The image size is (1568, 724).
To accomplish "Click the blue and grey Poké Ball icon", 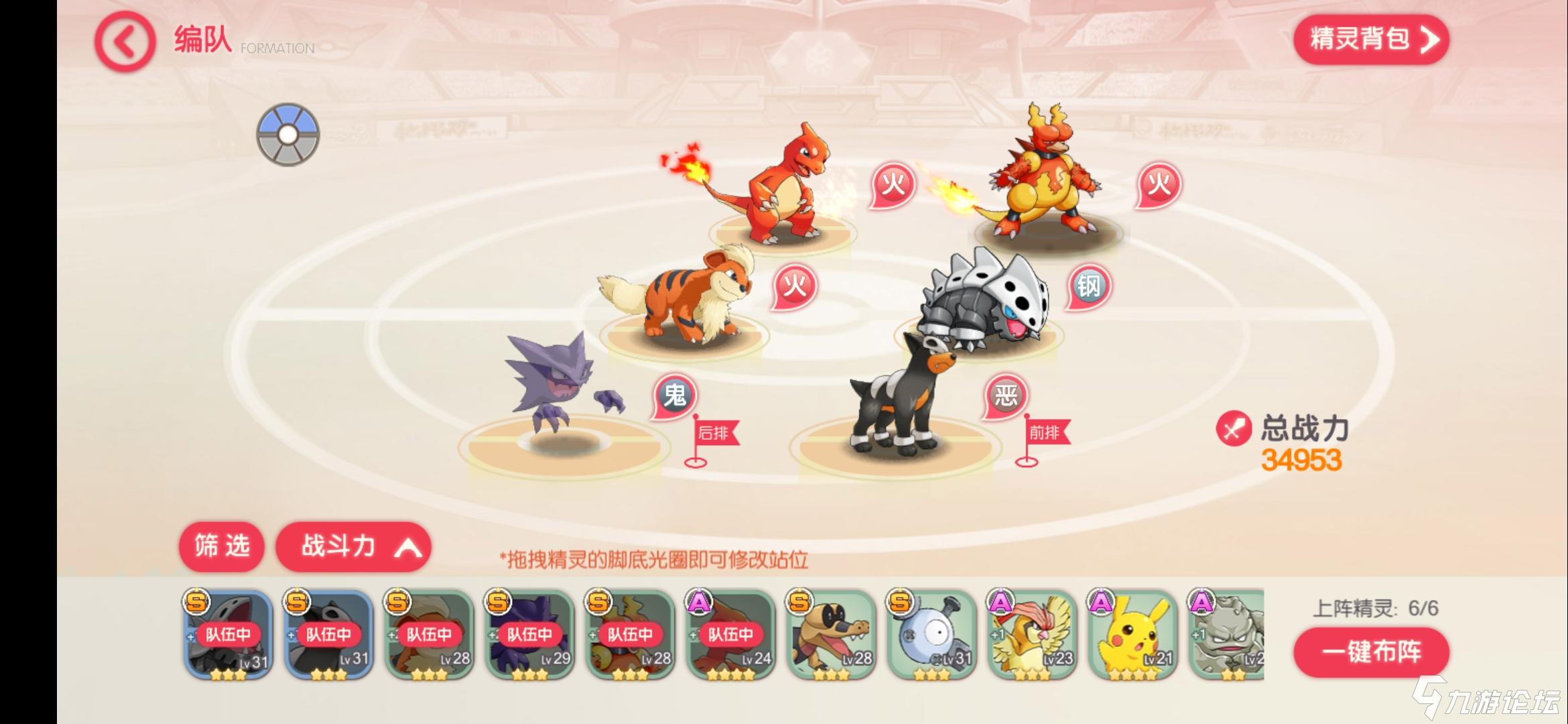I will click(288, 135).
